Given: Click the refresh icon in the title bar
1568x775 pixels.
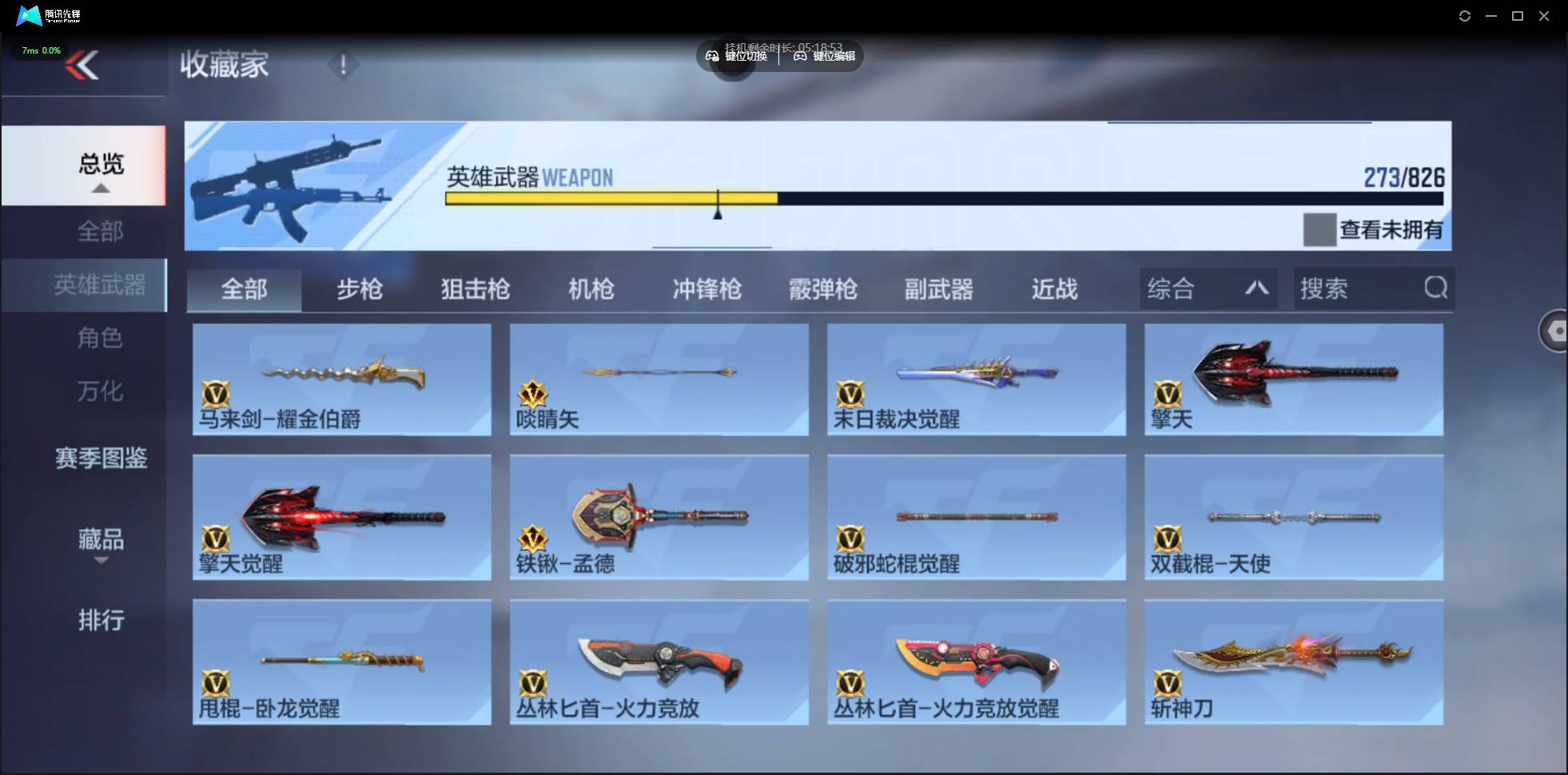Looking at the screenshot, I should [1466, 15].
